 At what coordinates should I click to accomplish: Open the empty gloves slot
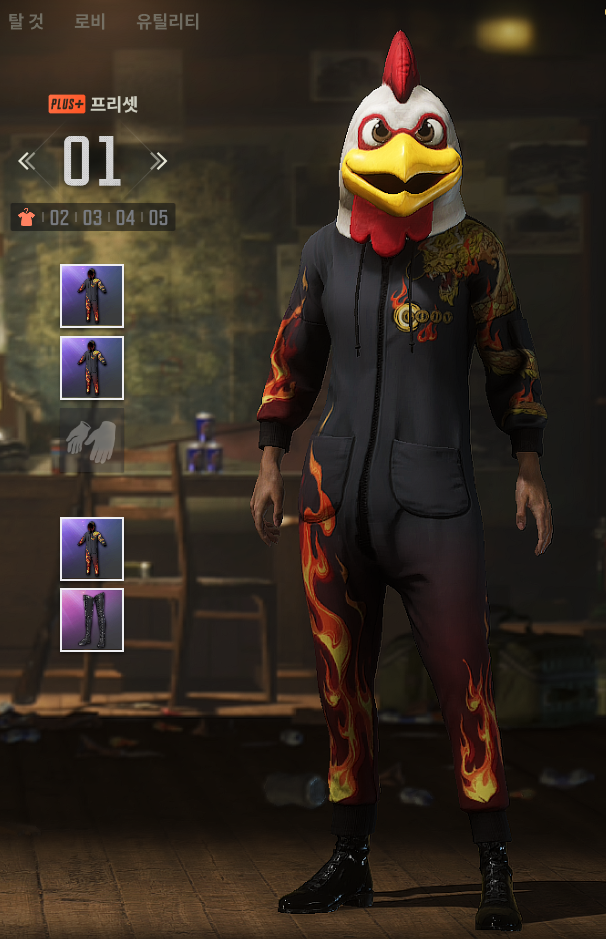pyautogui.click(x=92, y=440)
